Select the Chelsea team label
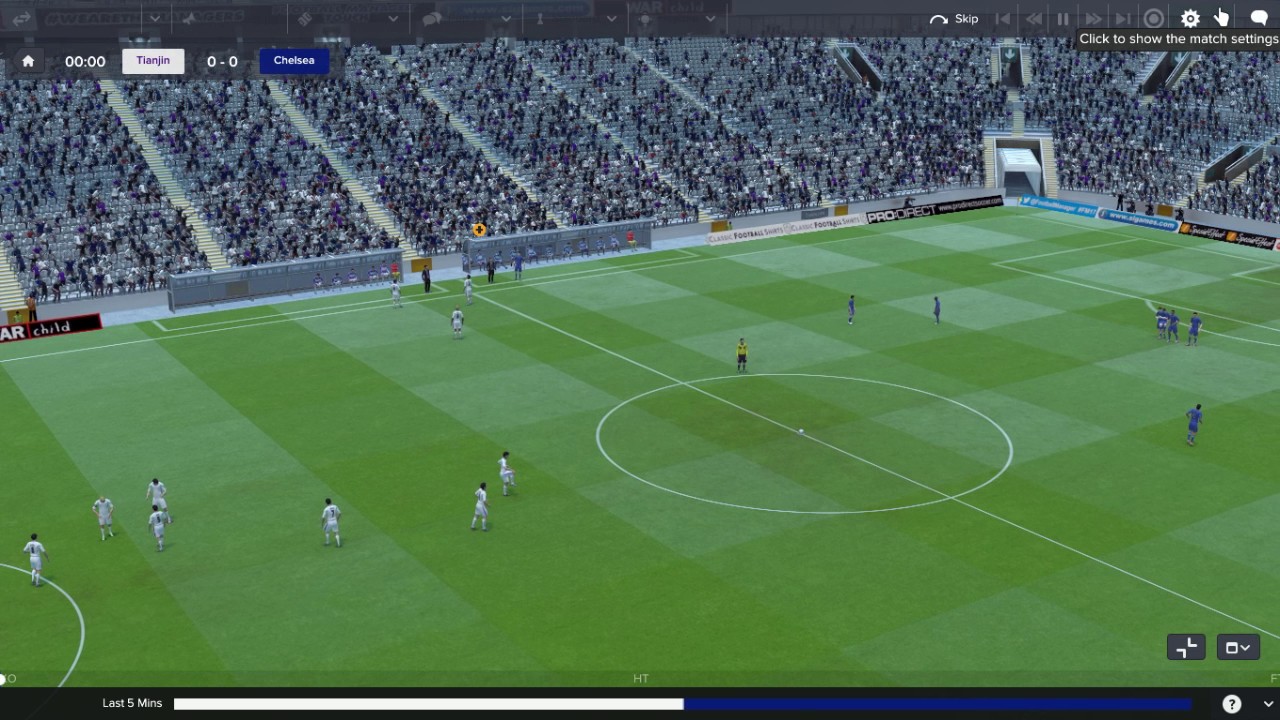The image size is (1280, 720). tap(294, 61)
